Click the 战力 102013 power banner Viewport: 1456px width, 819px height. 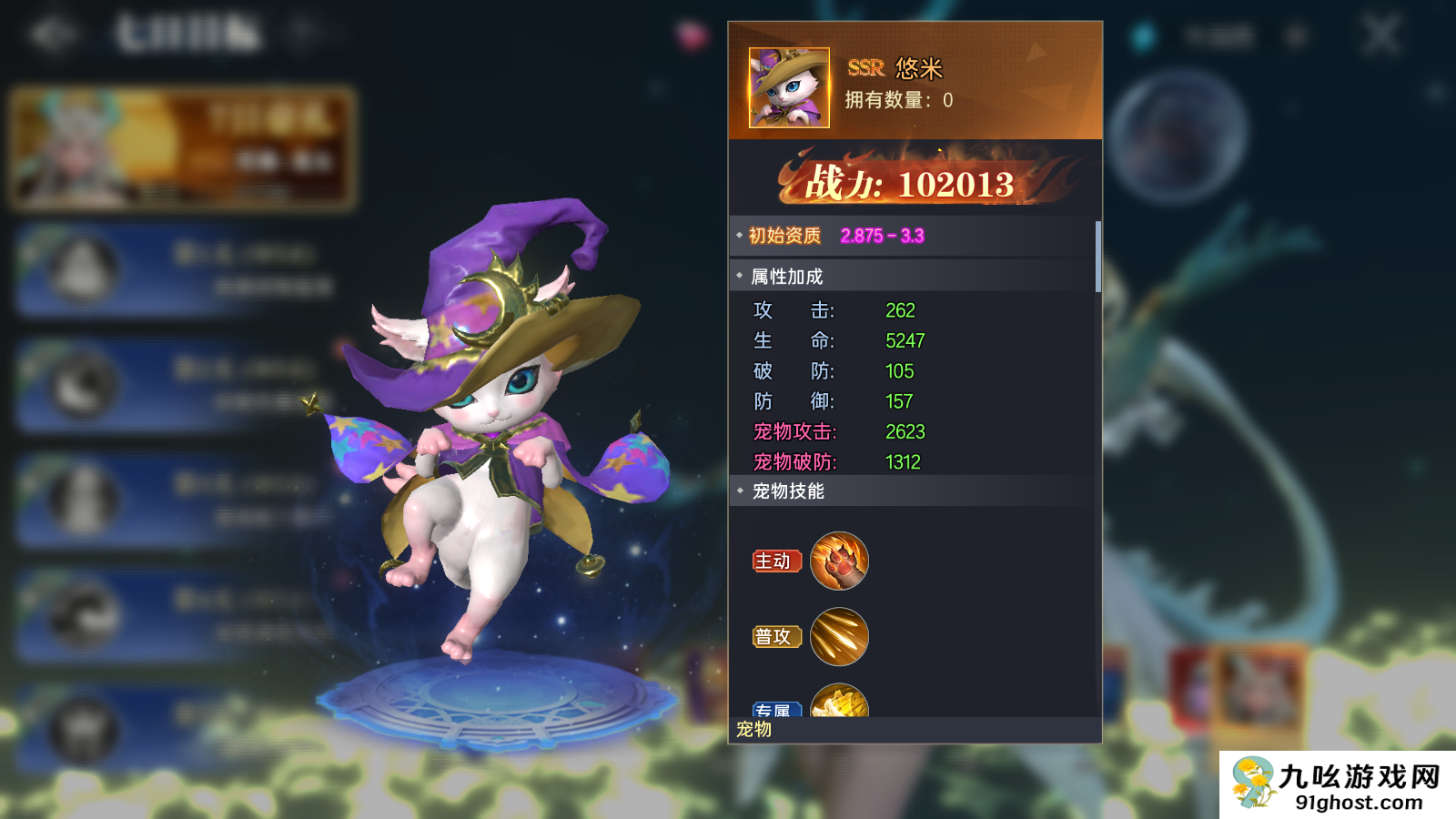click(910, 183)
